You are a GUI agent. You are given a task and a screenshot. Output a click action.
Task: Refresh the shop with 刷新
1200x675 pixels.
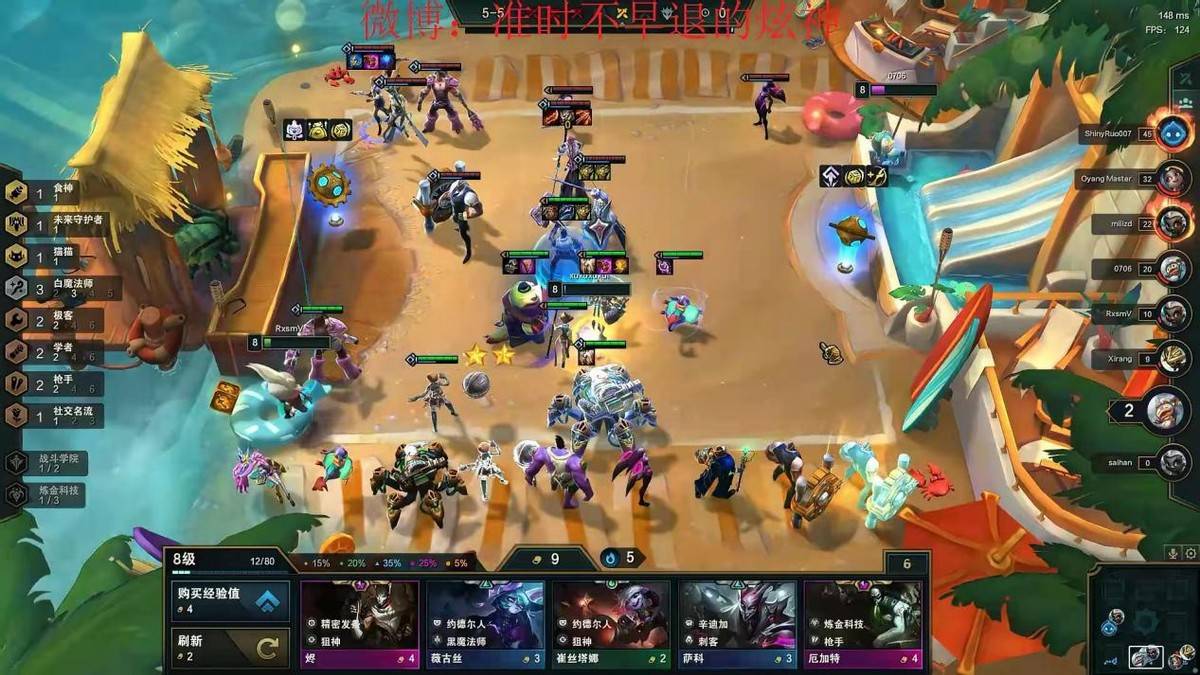click(x=231, y=648)
